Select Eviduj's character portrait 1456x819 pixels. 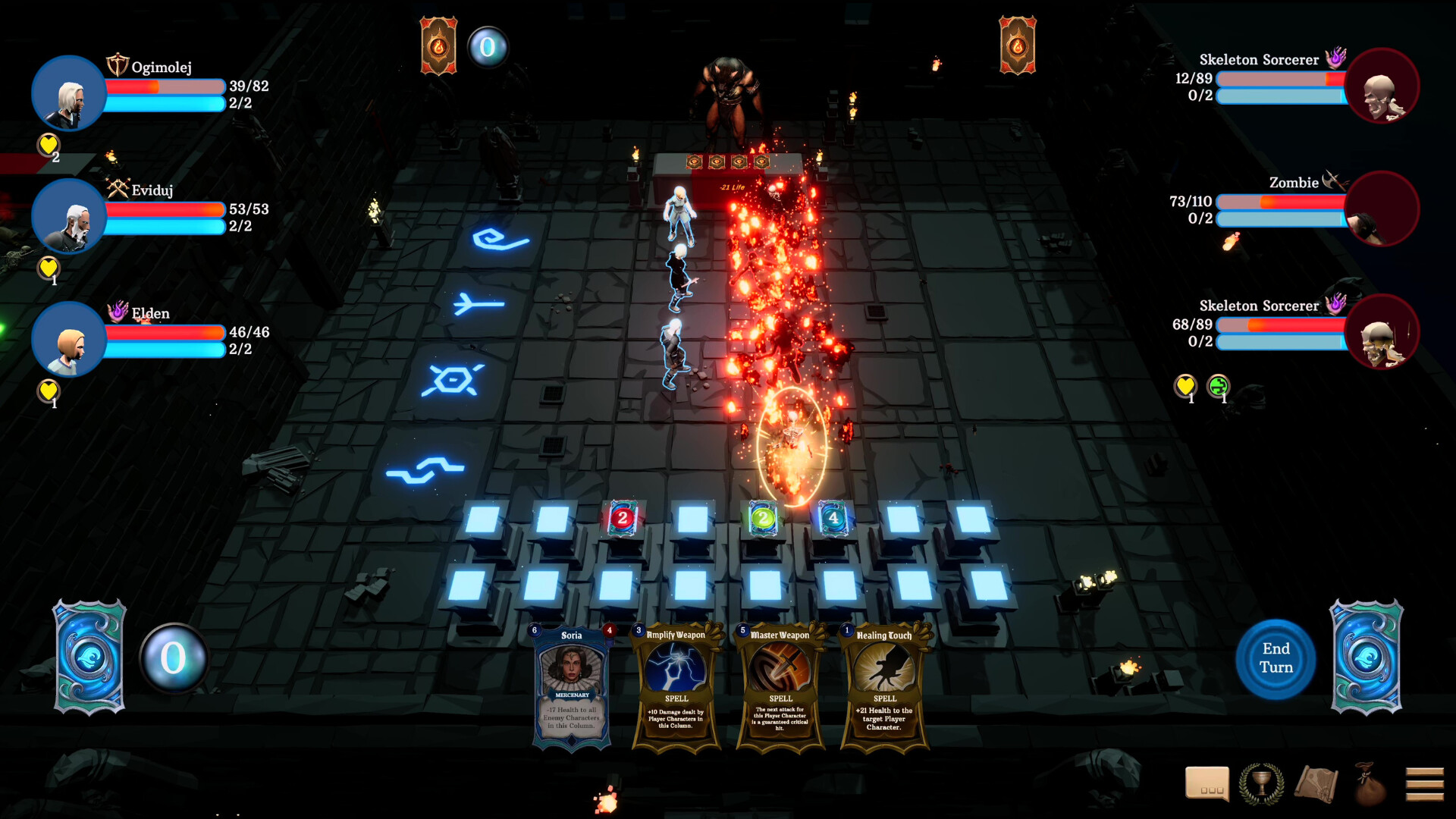[x=68, y=216]
